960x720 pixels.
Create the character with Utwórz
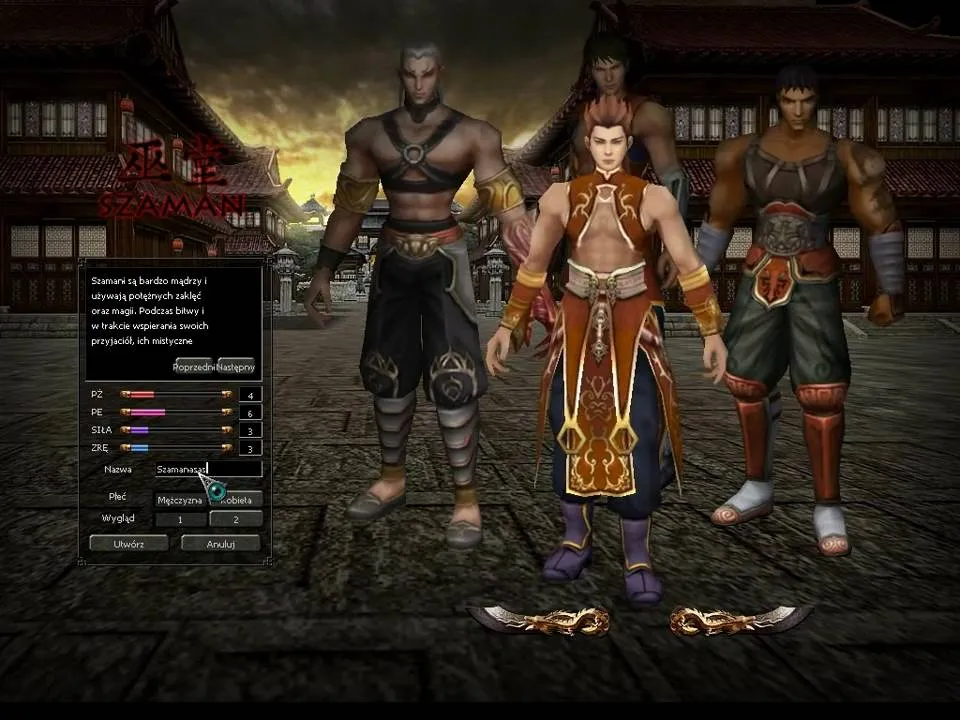(x=128, y=543)
